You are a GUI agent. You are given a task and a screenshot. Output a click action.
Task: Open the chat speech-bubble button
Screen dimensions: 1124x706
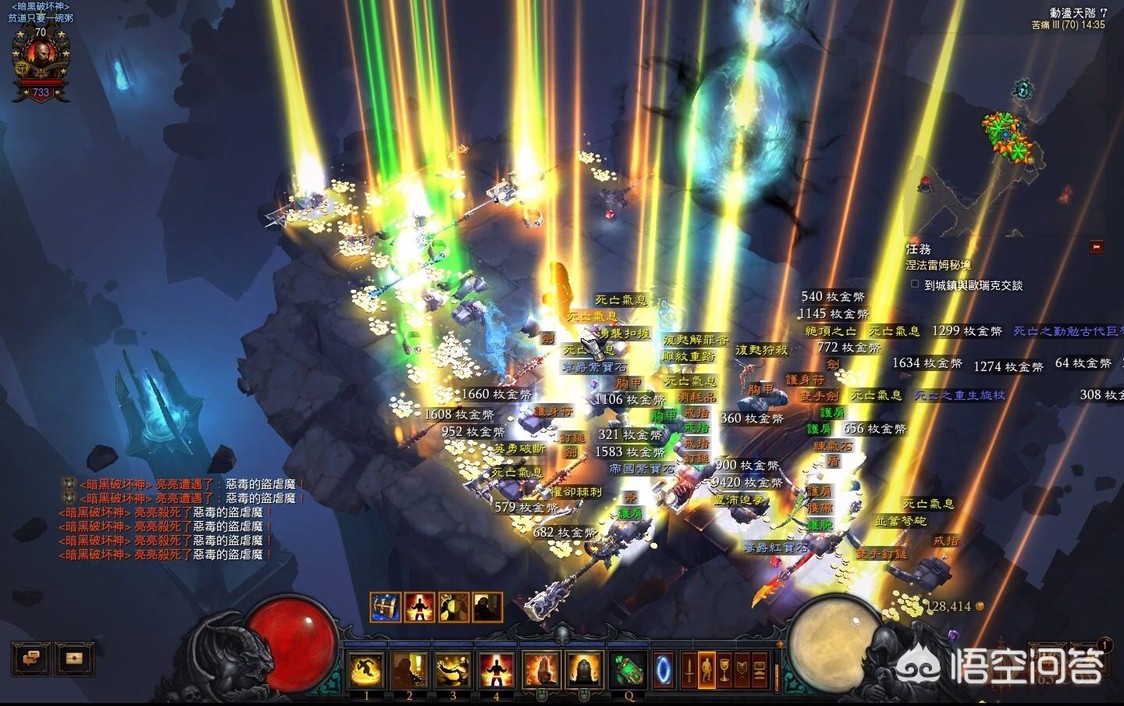pos(31,658)
